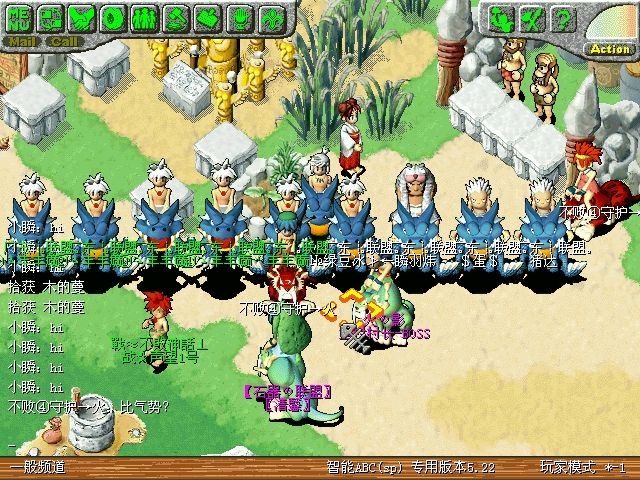
Task: Click the yellow Action button
Action: click(609, 48)
